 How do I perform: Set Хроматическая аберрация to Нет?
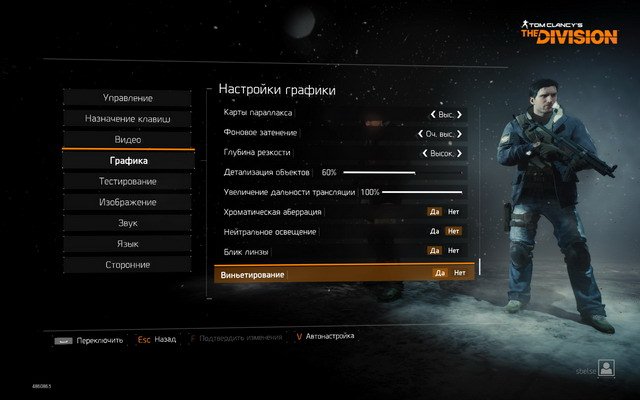click(454, 212)
